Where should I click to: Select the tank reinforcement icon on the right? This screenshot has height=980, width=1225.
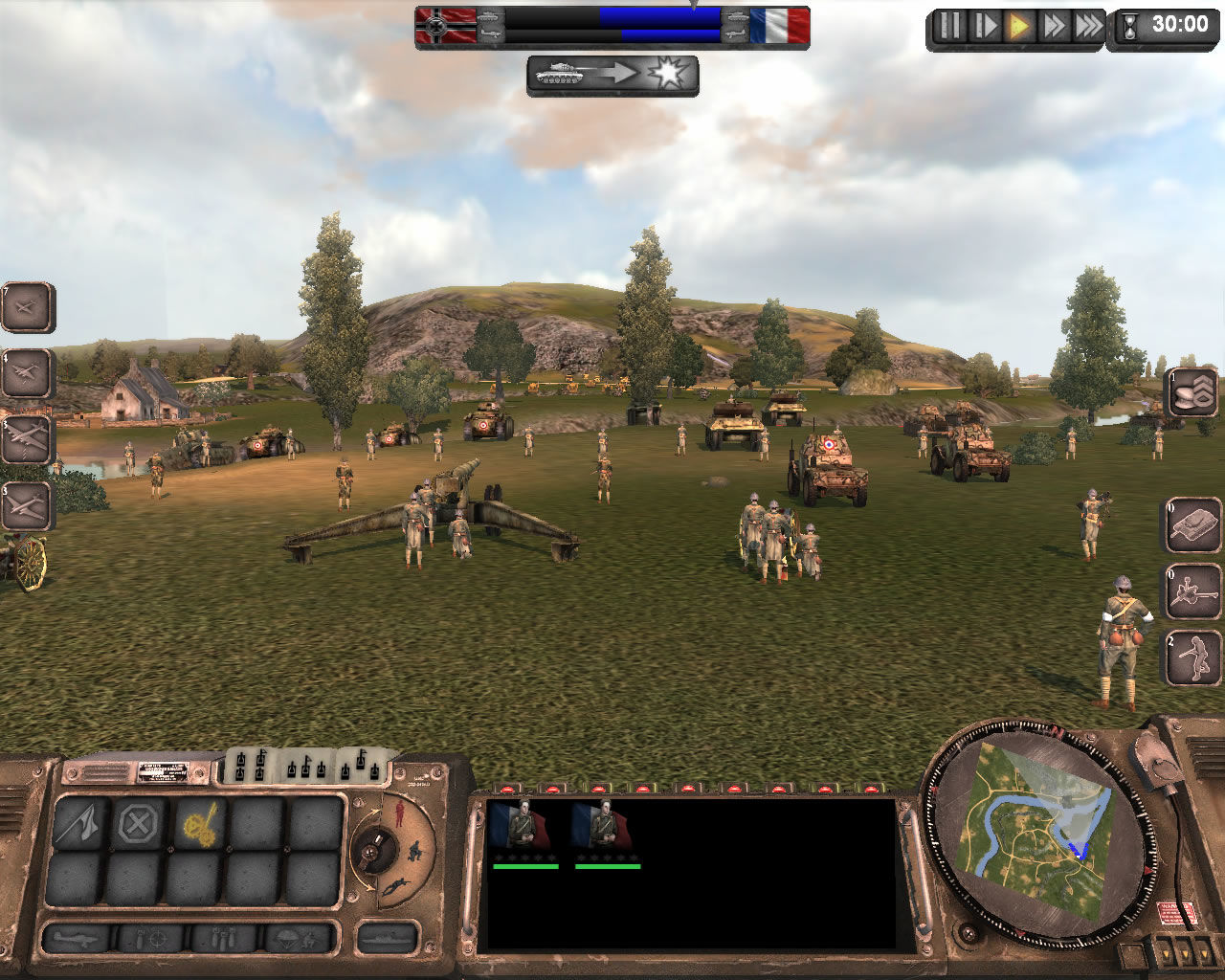click(x=1194, y=525)
